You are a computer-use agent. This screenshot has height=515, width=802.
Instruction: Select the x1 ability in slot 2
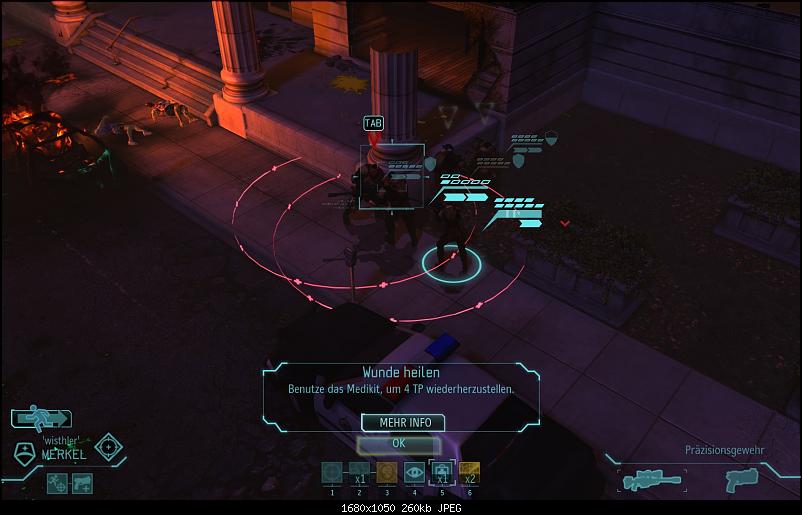click(x=359, y=471)
